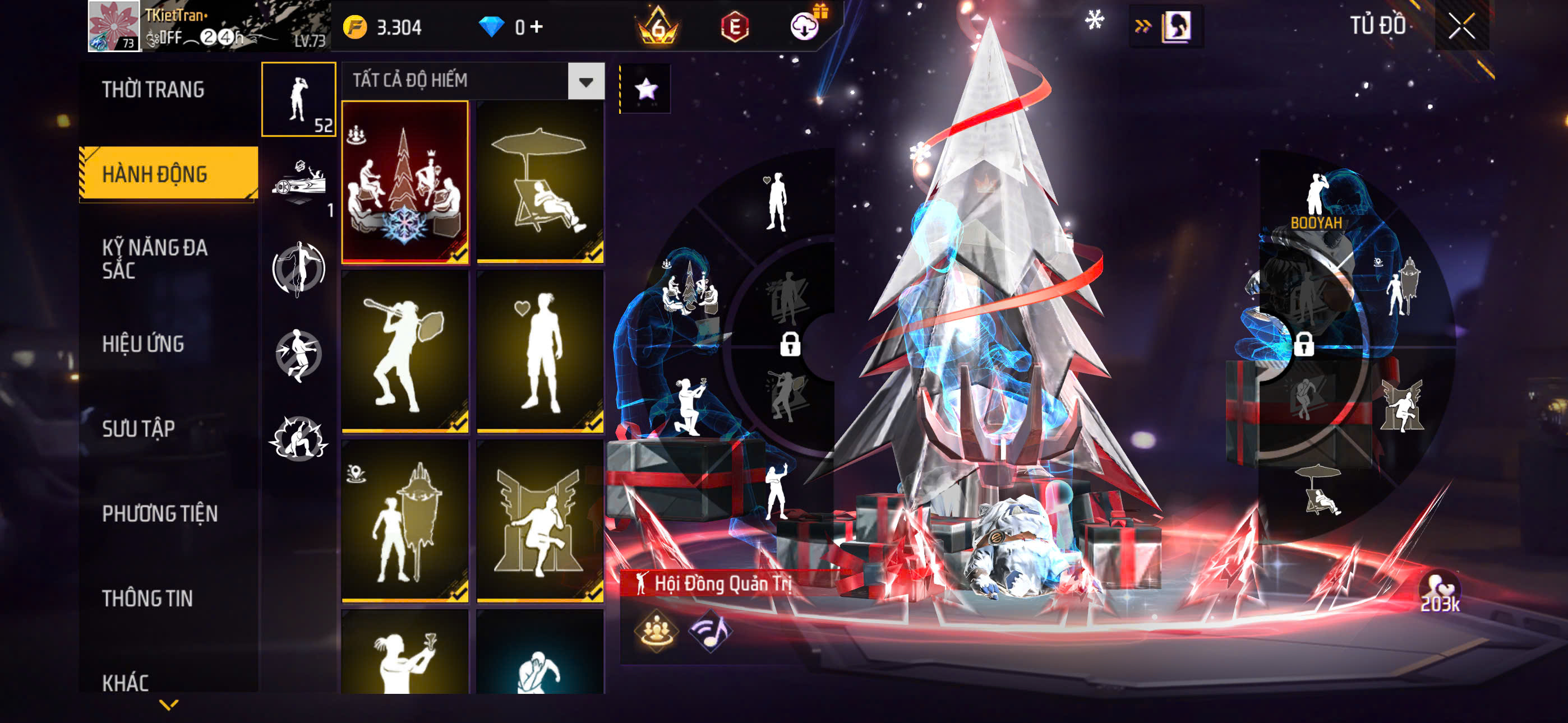Screen dimensions: 1568x723
Task: Select the emote subcategory showing 52
Action: (x=298, y=99)
